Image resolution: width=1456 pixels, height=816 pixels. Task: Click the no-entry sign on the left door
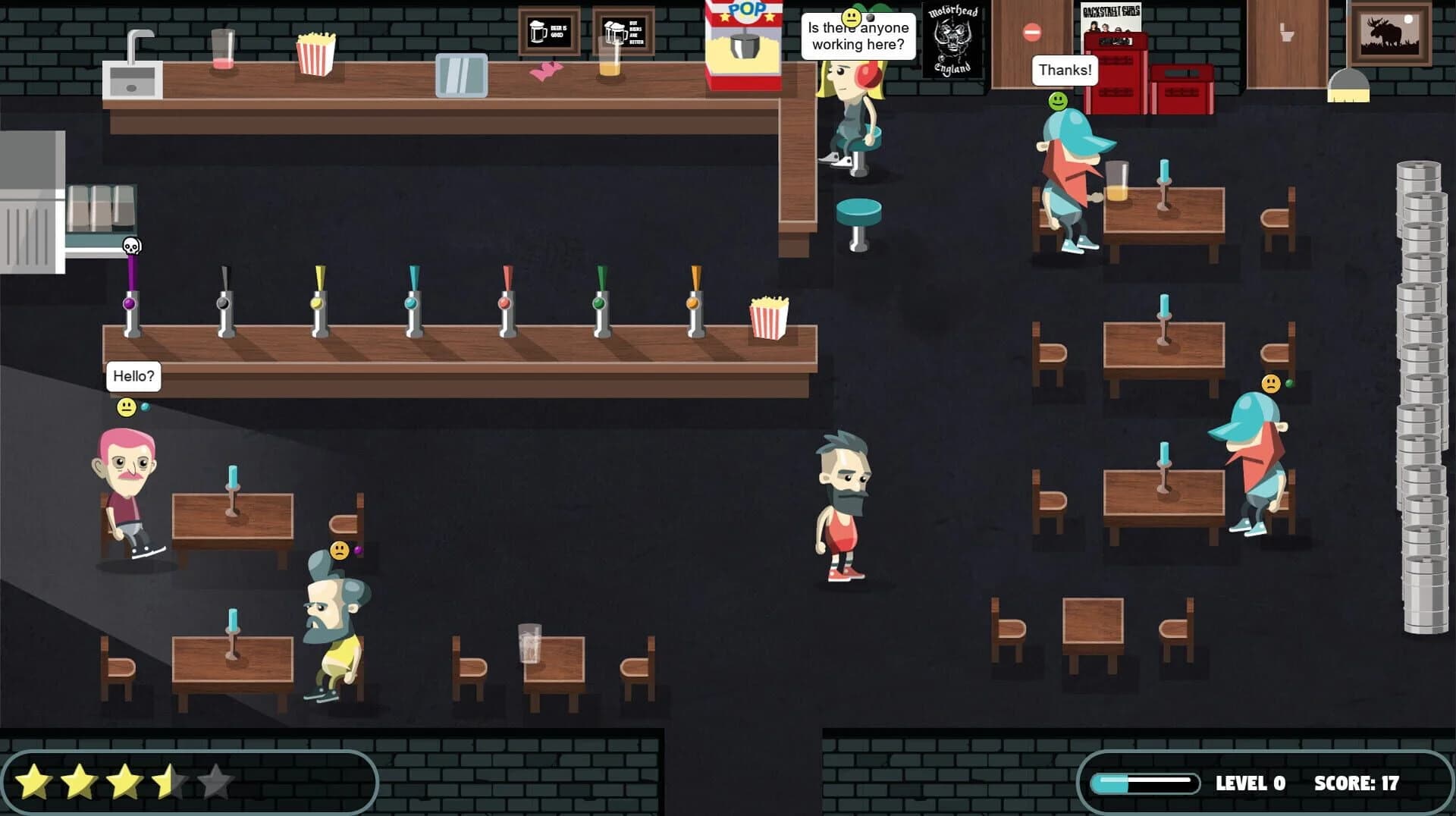[x=1032, y=30]
